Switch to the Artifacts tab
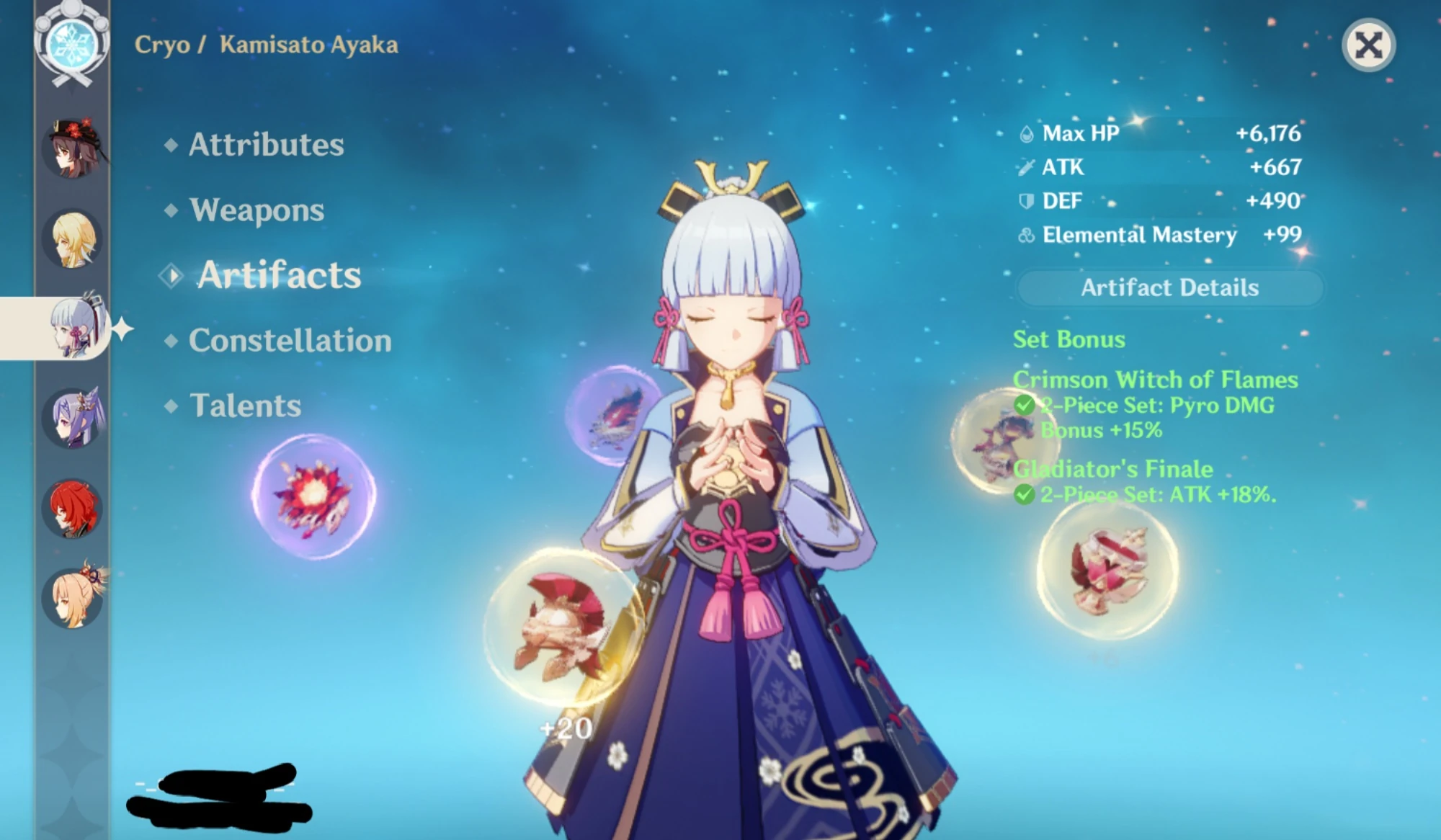This screenshot has width=1441, height=840. pyautogui.click(x=280, y=275)
